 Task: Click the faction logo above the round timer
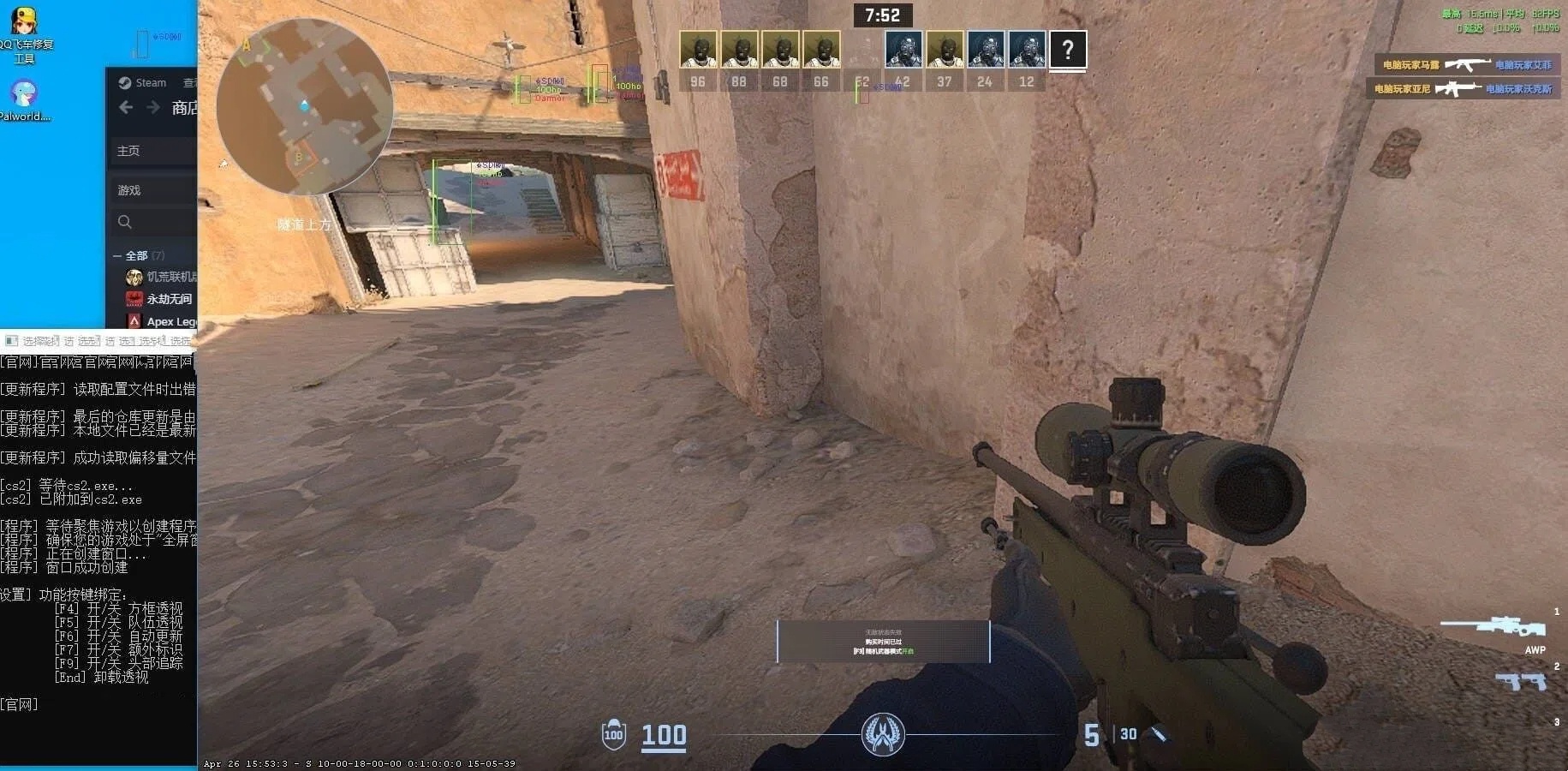click(884, 734)
